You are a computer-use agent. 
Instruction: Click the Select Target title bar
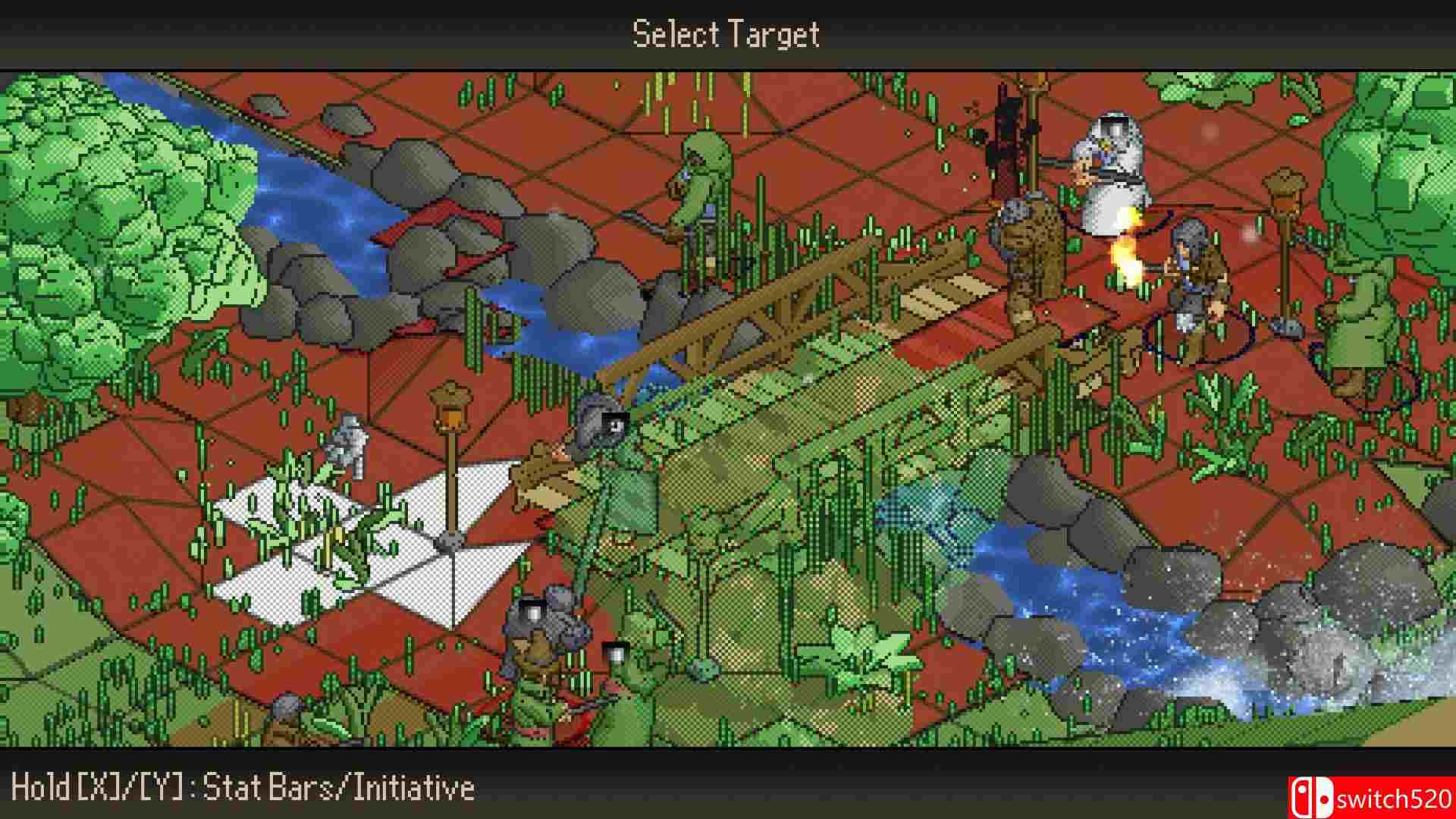pyautogui.click(x=726, y=32)
